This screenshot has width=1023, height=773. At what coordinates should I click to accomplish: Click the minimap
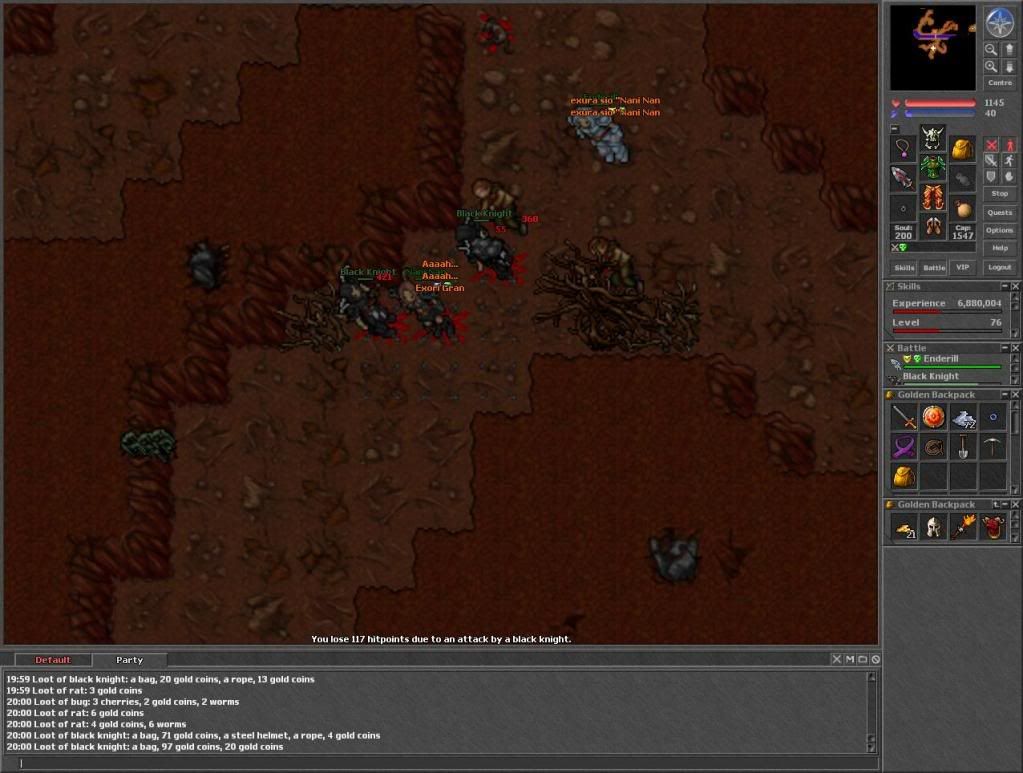pos(932,47)
